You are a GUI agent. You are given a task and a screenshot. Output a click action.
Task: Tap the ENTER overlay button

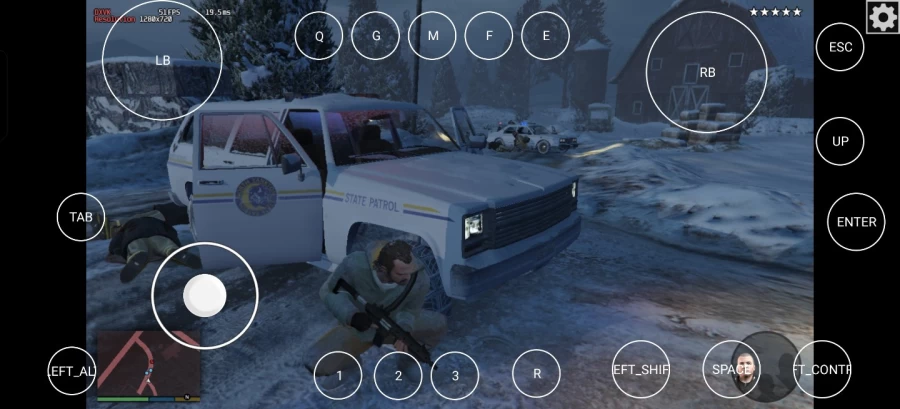click(855, 222)
